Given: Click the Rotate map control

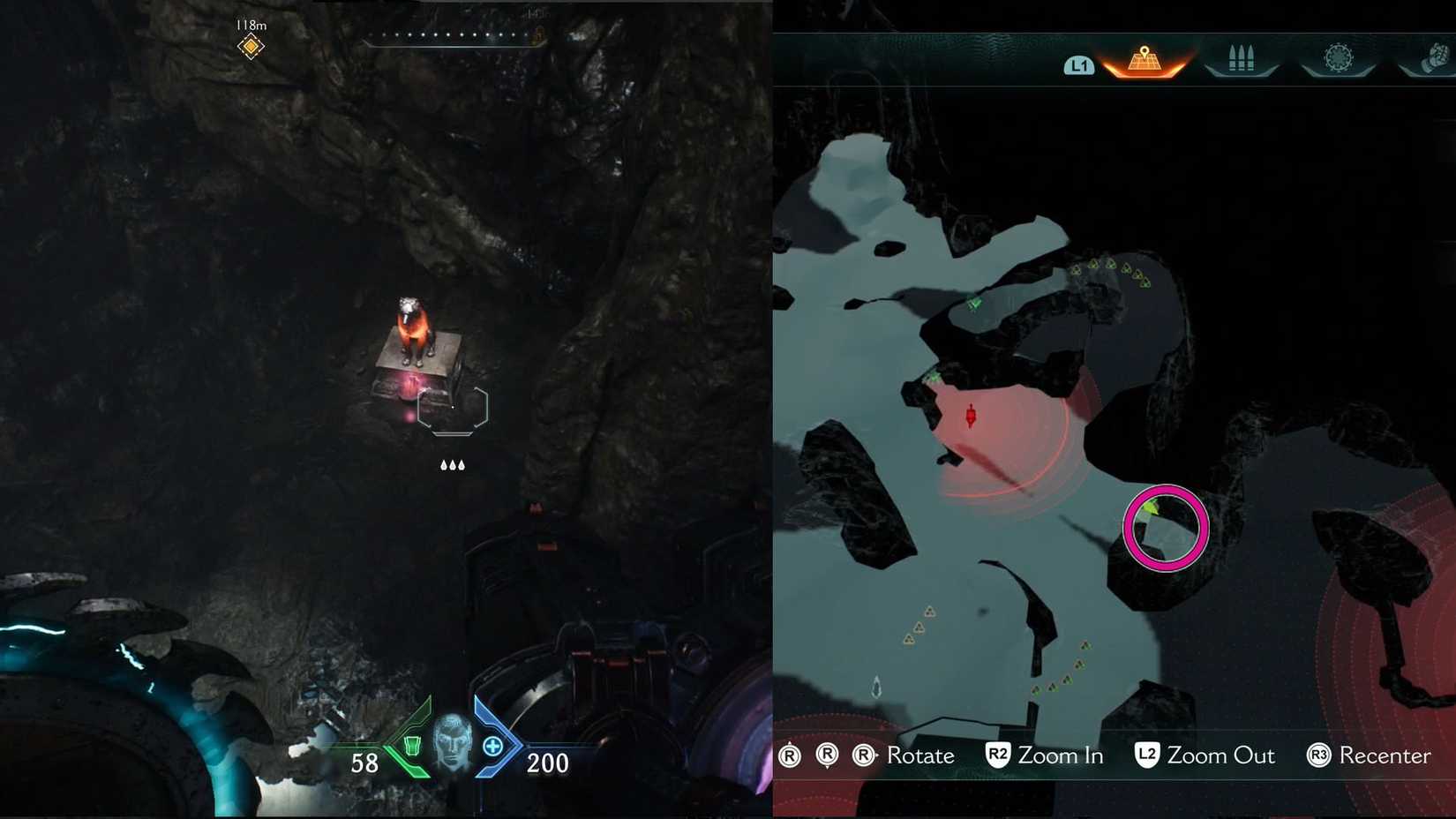Looking at the screenshot, I should tap(919, 756).
